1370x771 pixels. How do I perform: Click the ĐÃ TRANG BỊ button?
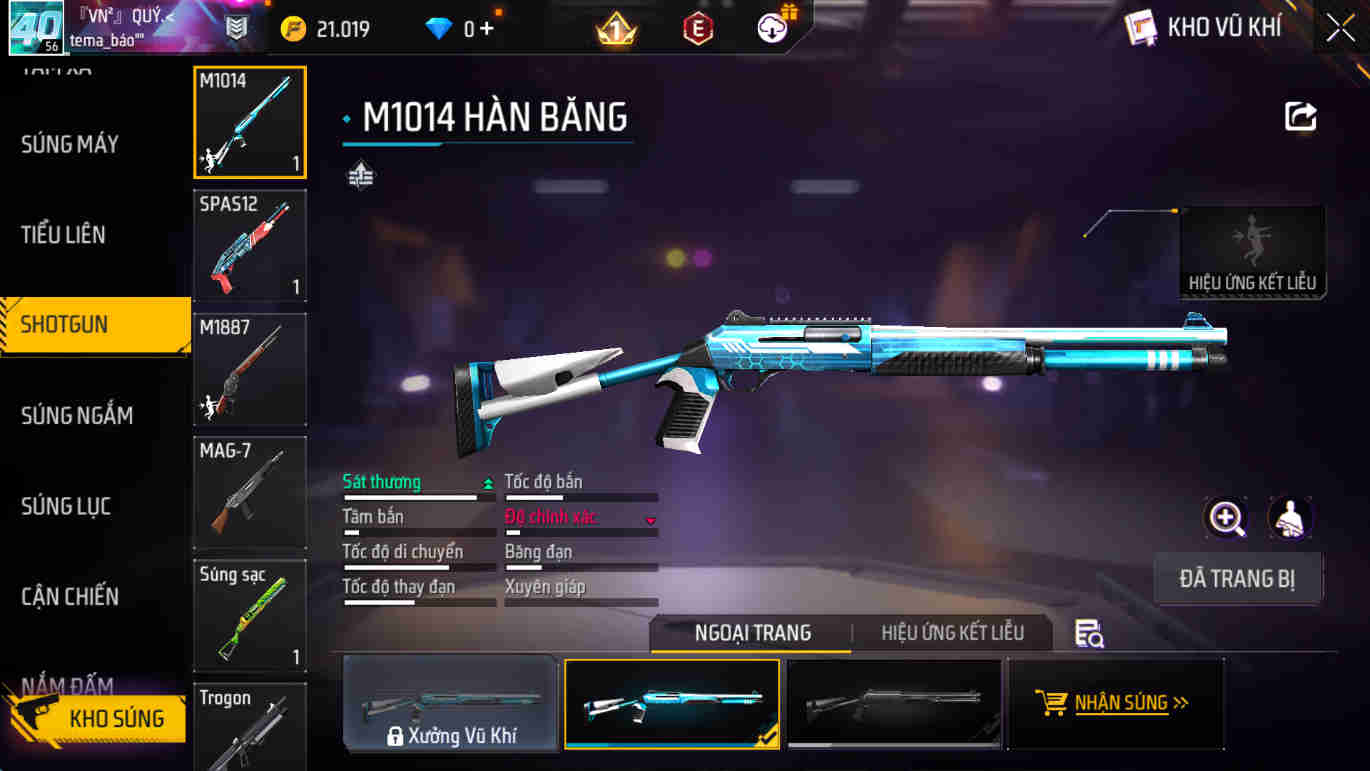click(1237, 579)
